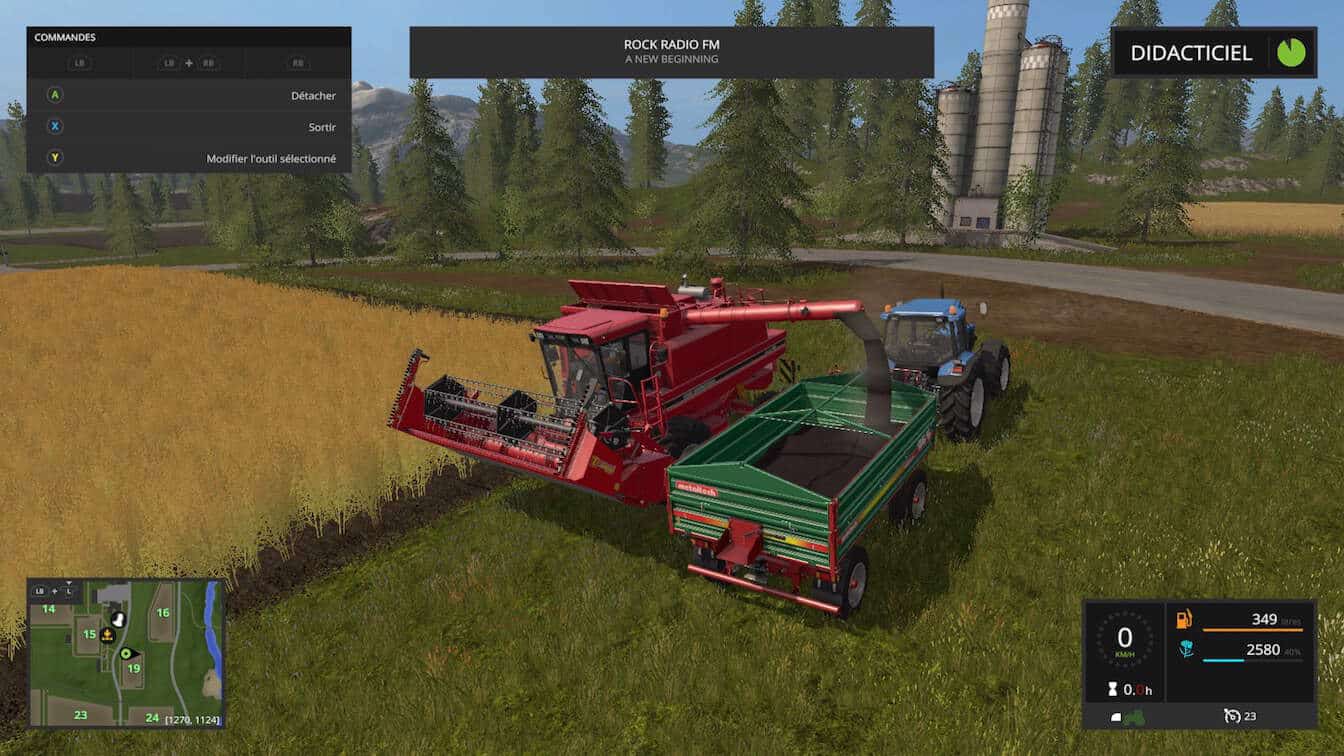
Task: Click the white silo marker on minimap
Action: pyautogui.click(x=118, y=619)
